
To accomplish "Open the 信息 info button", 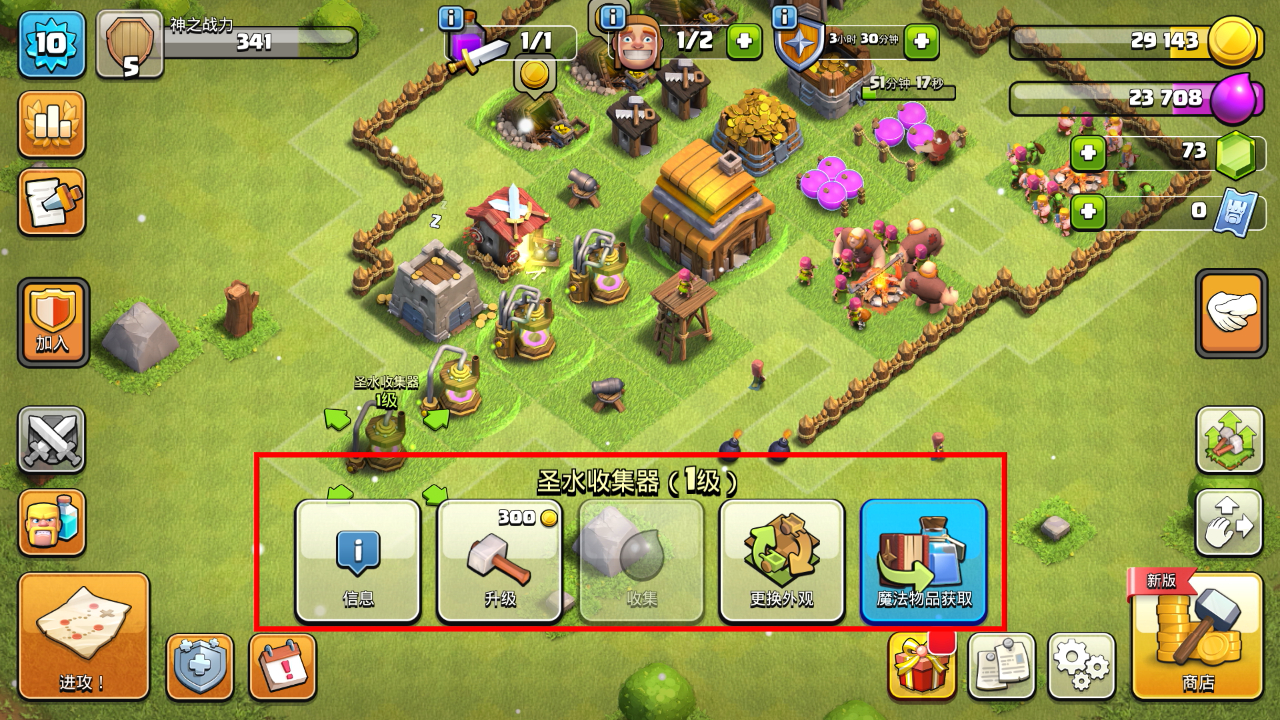I will (x=358, y=560).
